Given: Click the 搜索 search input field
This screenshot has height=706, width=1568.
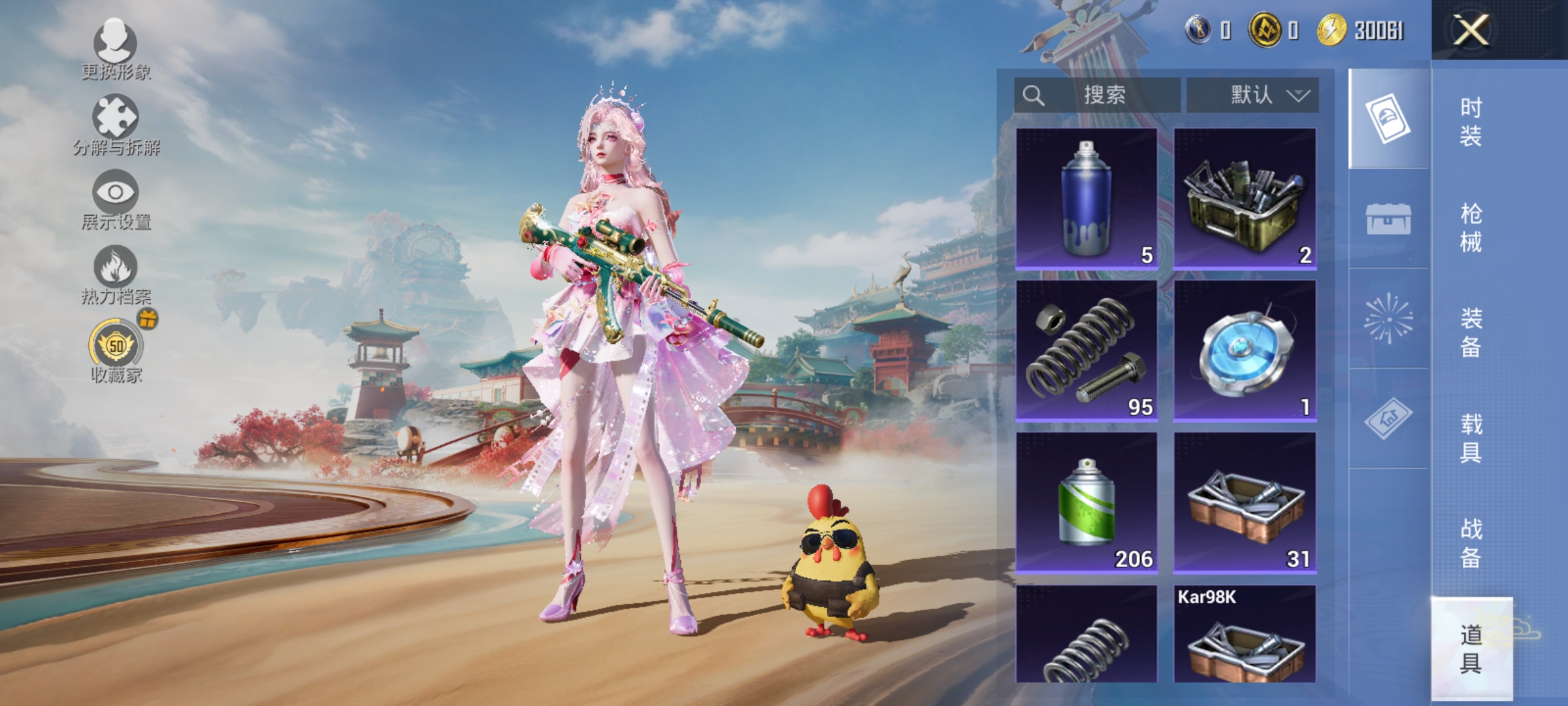Looking at the screenshot, I should (1098, 93).
